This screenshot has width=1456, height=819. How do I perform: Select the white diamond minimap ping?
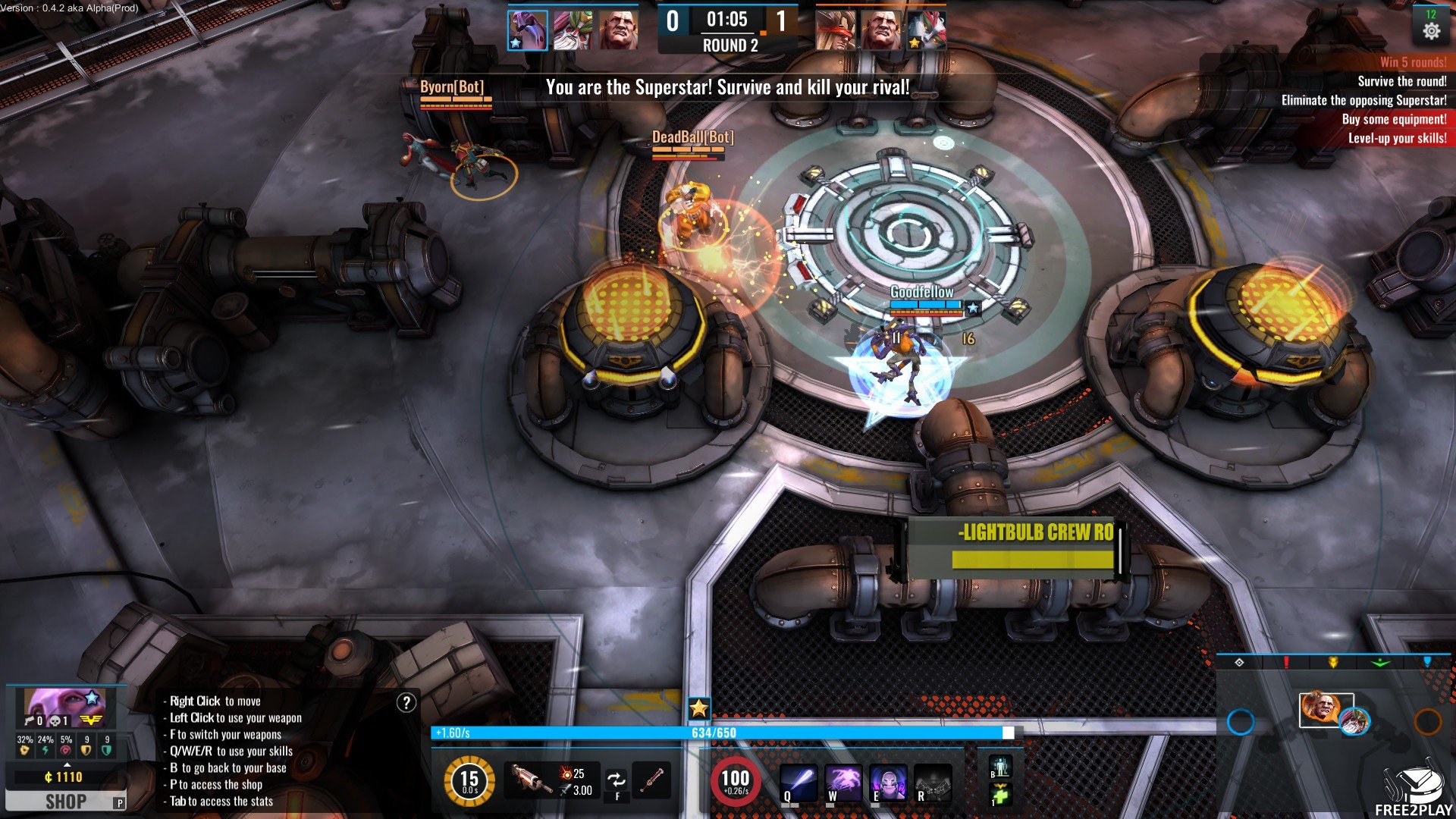pos(1239,663)
